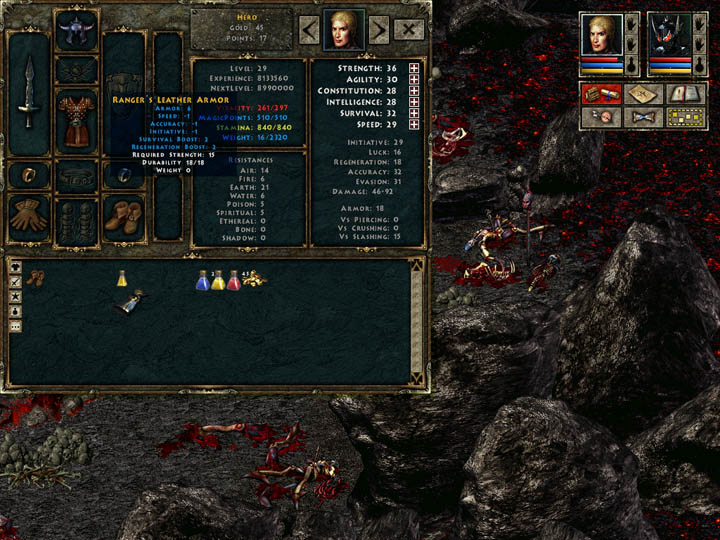Select the equipped leather boots
This screenshot has height=540, width=720.
coord(124,215)
